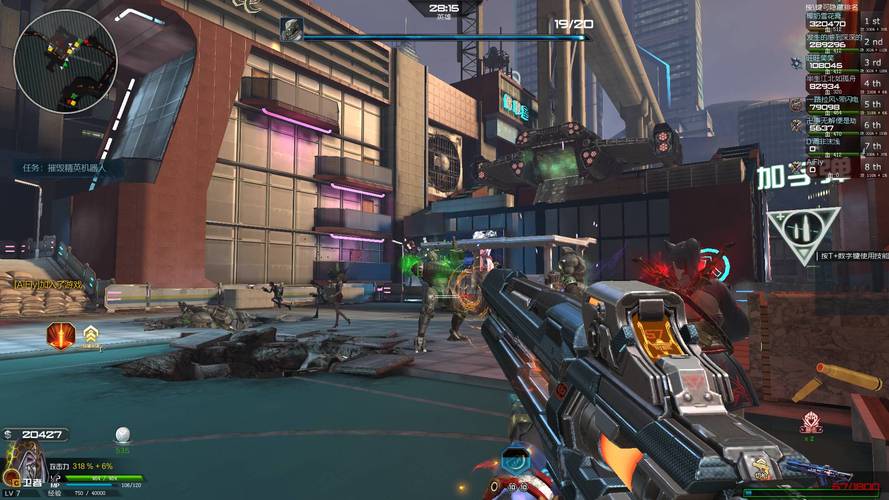Click the circular minimap
This screenshot has height=500, width=889.
click(66, 62)
